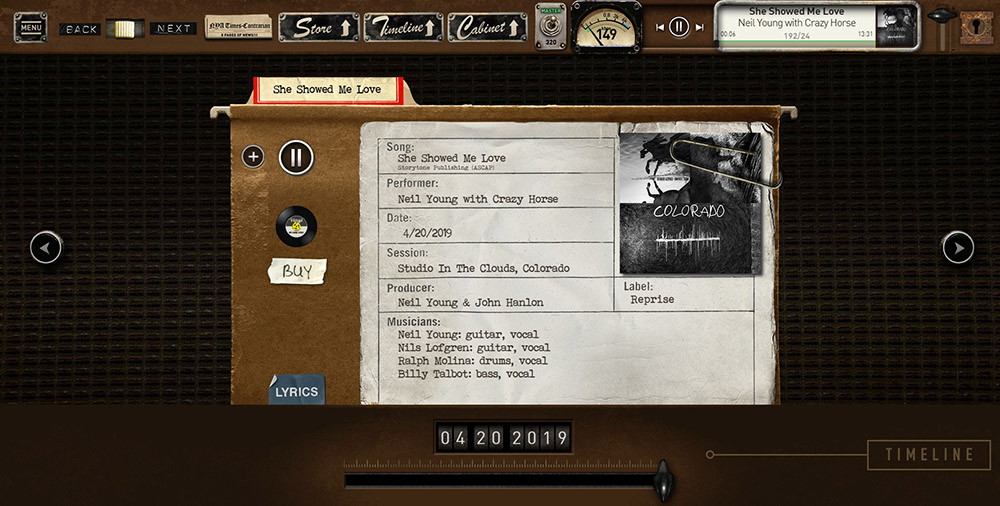
Task: Pause playback in the top player
Action: pyautogui.click(x=679, y=27)
